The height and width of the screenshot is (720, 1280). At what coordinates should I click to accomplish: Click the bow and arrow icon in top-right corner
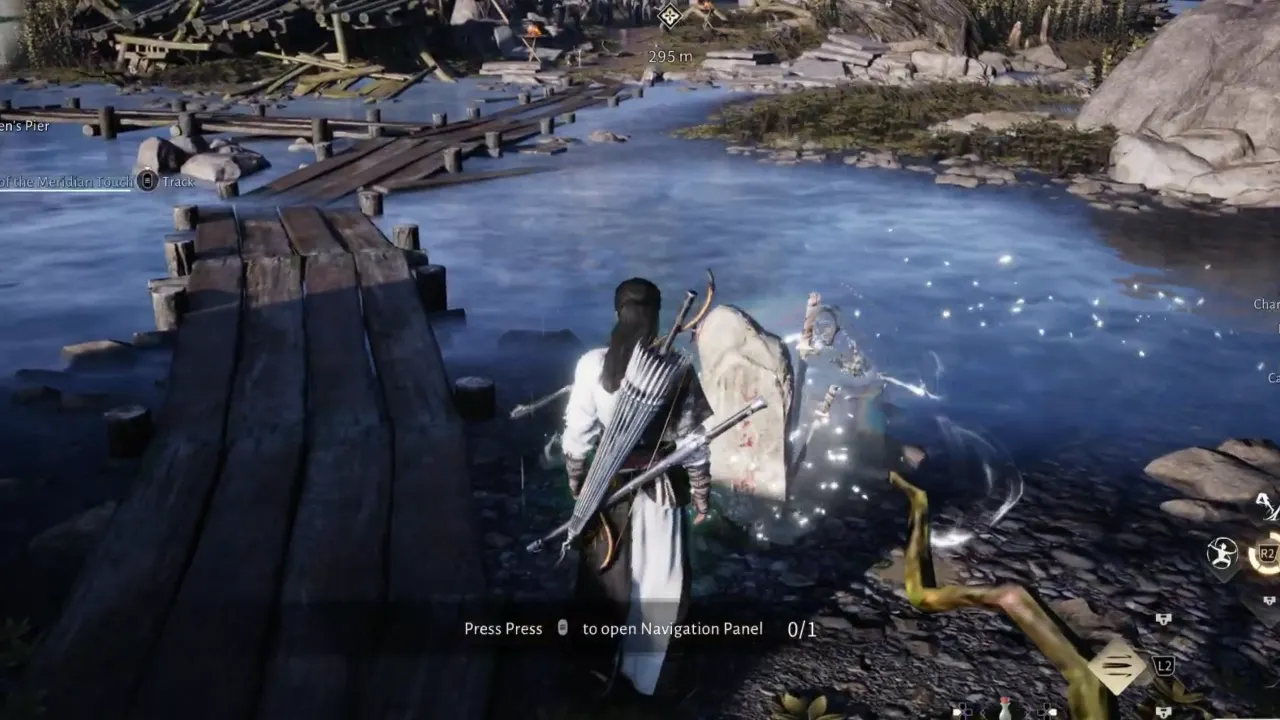click(x=1266, y=507)
